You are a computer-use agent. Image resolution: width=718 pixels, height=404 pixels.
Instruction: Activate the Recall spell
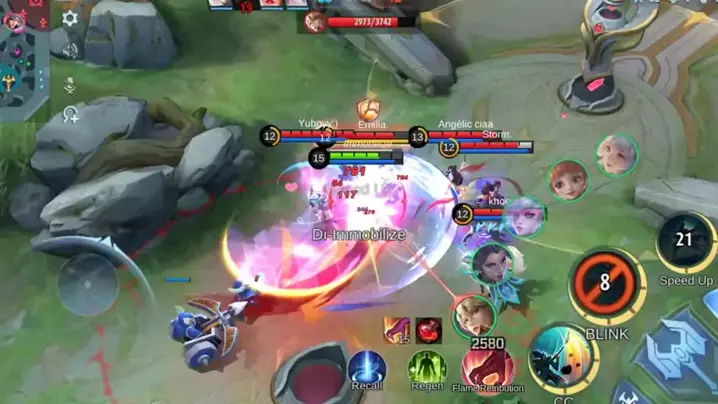[367, 368]
